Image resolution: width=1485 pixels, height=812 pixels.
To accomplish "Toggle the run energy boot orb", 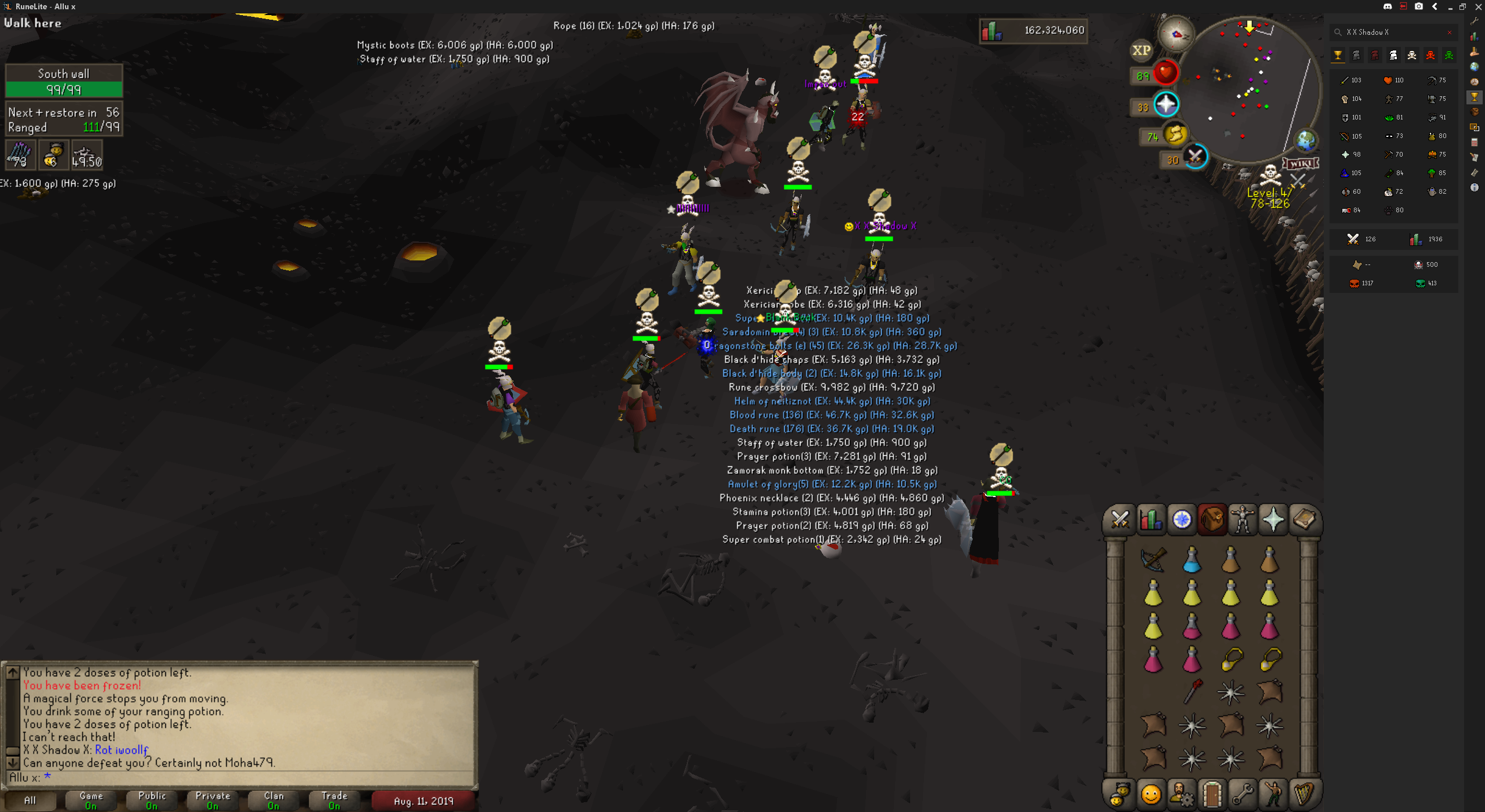I will point(1175,135).
